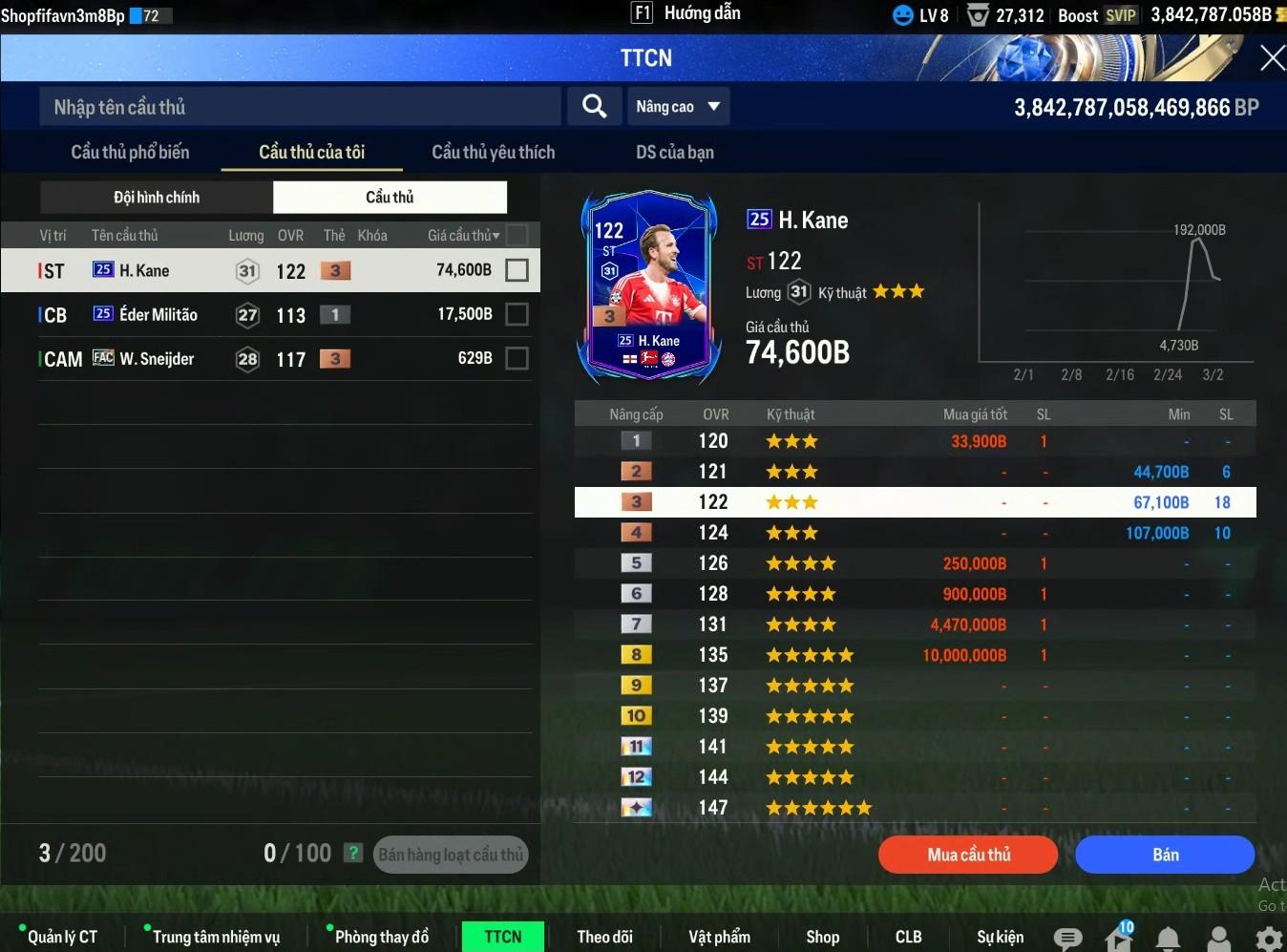Viewport: 1287px width, 952px height.
Task: Sort by Giá cầu thủ column
Action: coord(463,235)
